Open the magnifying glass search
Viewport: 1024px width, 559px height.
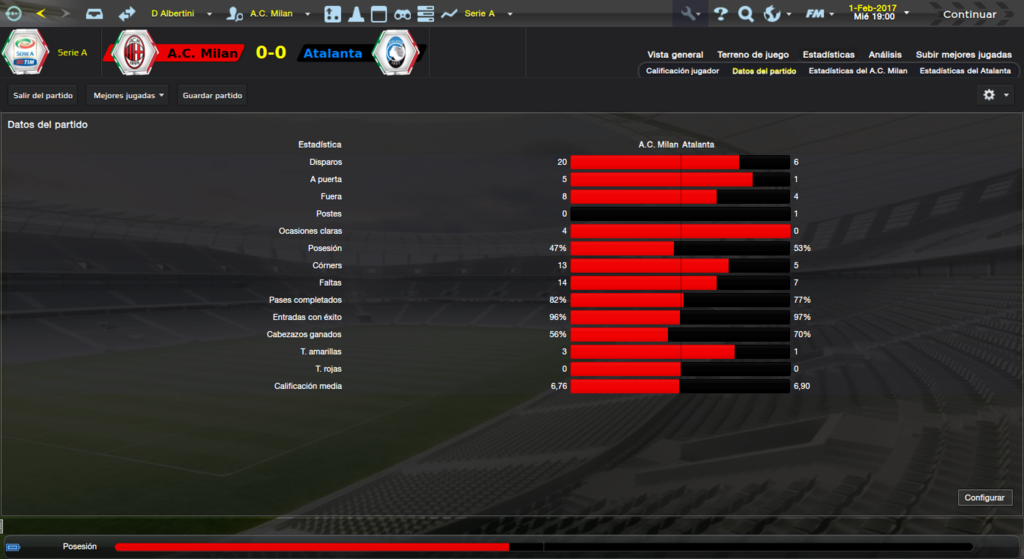coord(745,14)
